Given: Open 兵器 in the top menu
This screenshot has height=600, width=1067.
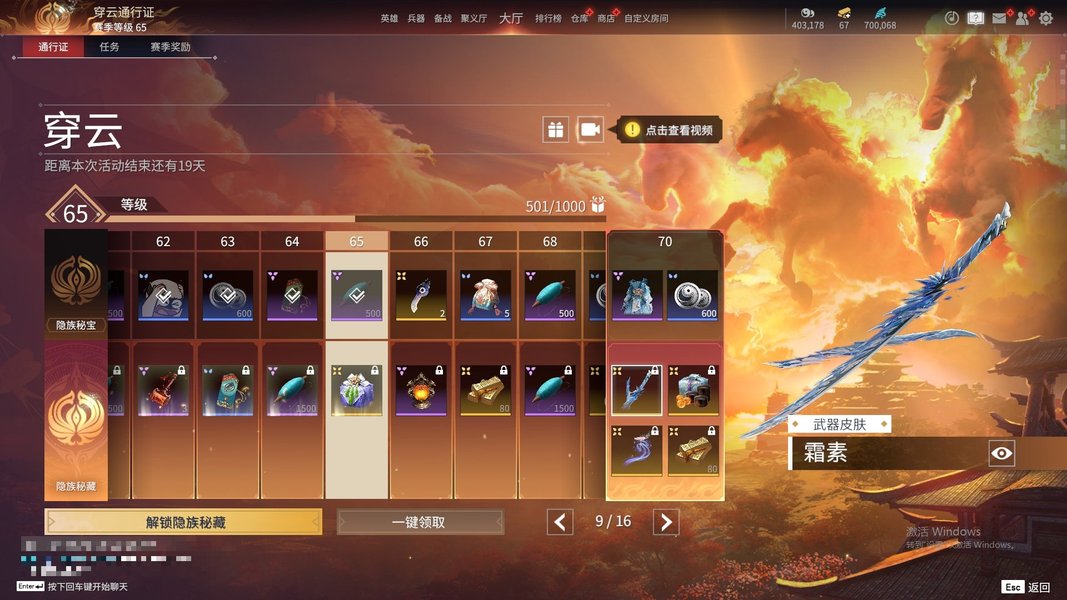Looking at the screenshot, I should pyautogui.click(x=416, y=19).
